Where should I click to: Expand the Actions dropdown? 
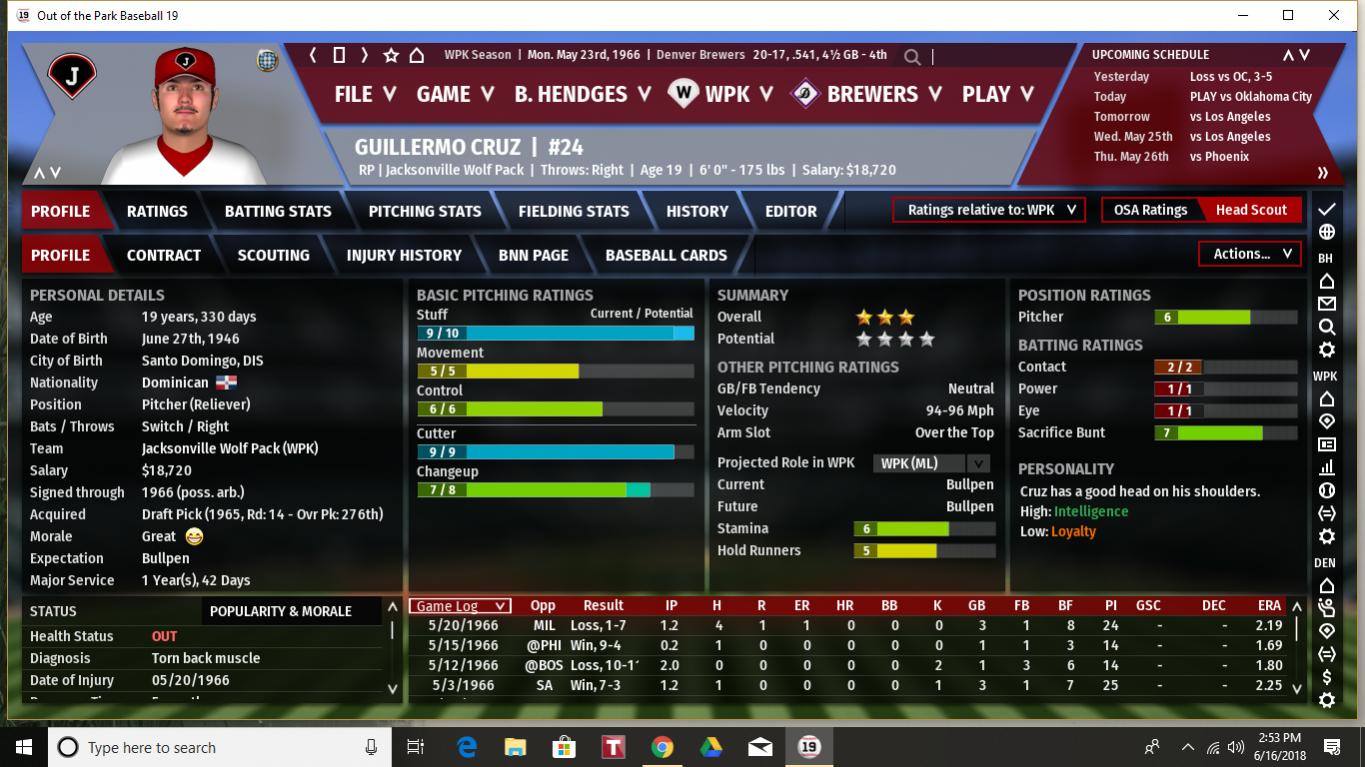tap(1251, 254)
